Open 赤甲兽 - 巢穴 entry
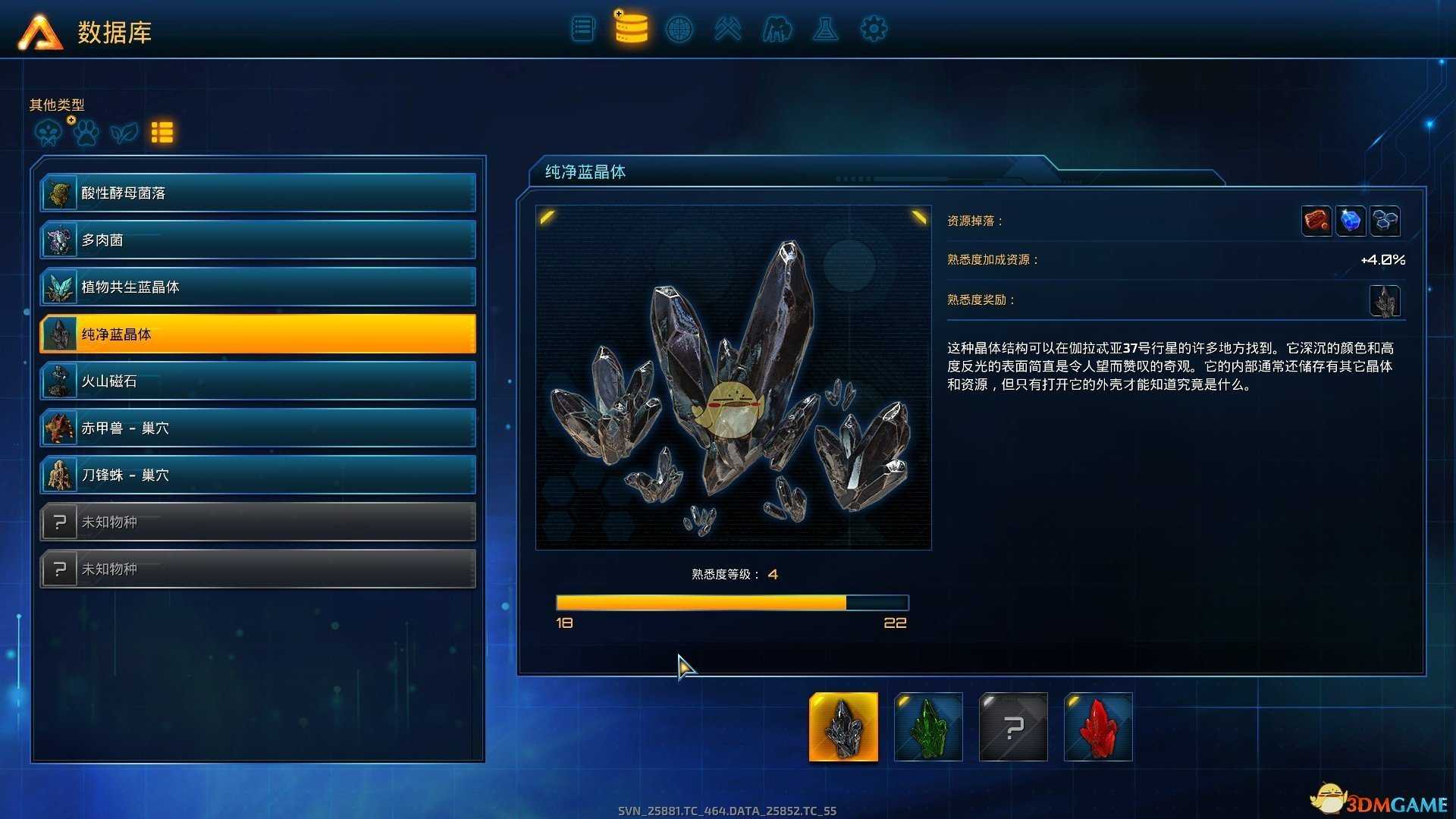This screenshot has height=819, width=1456. click(x=258, y=428)
